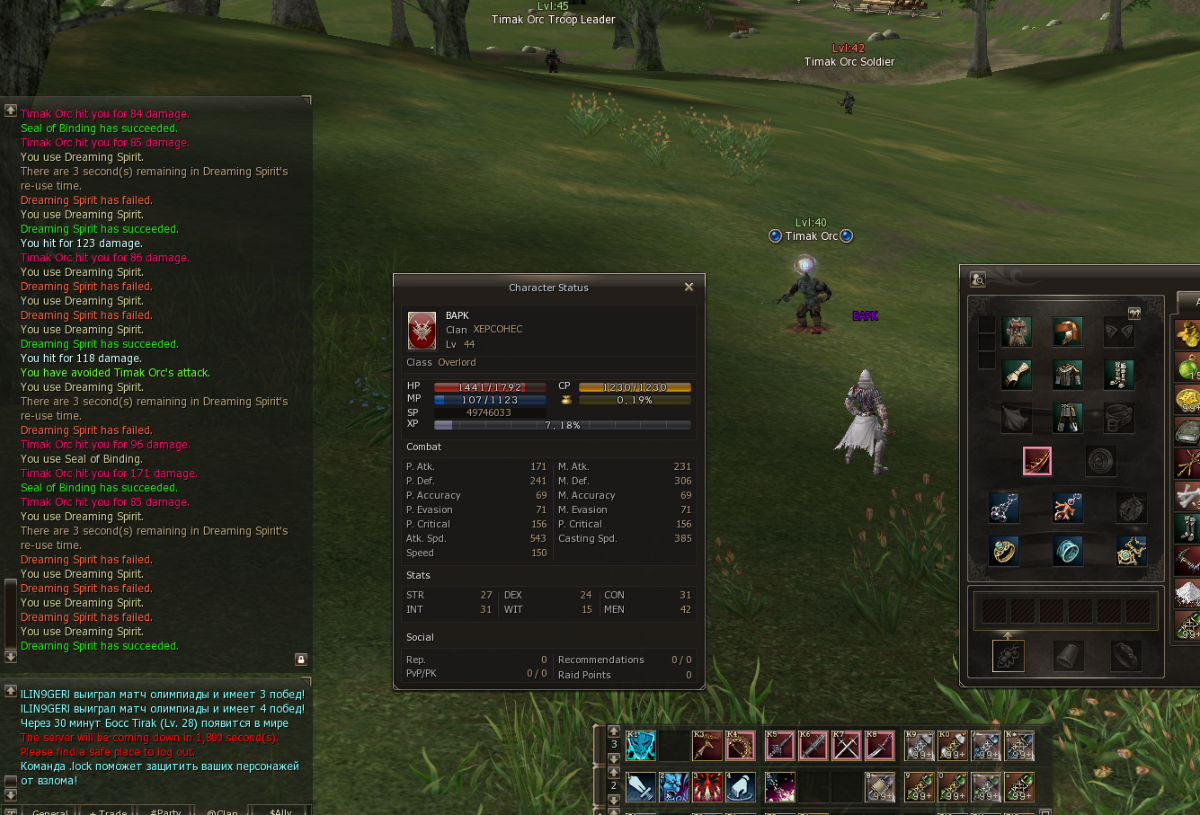This screenshot has height=815, width=1200.
Task: Activate the sword skill in slot 1
Action: [640, 787]
